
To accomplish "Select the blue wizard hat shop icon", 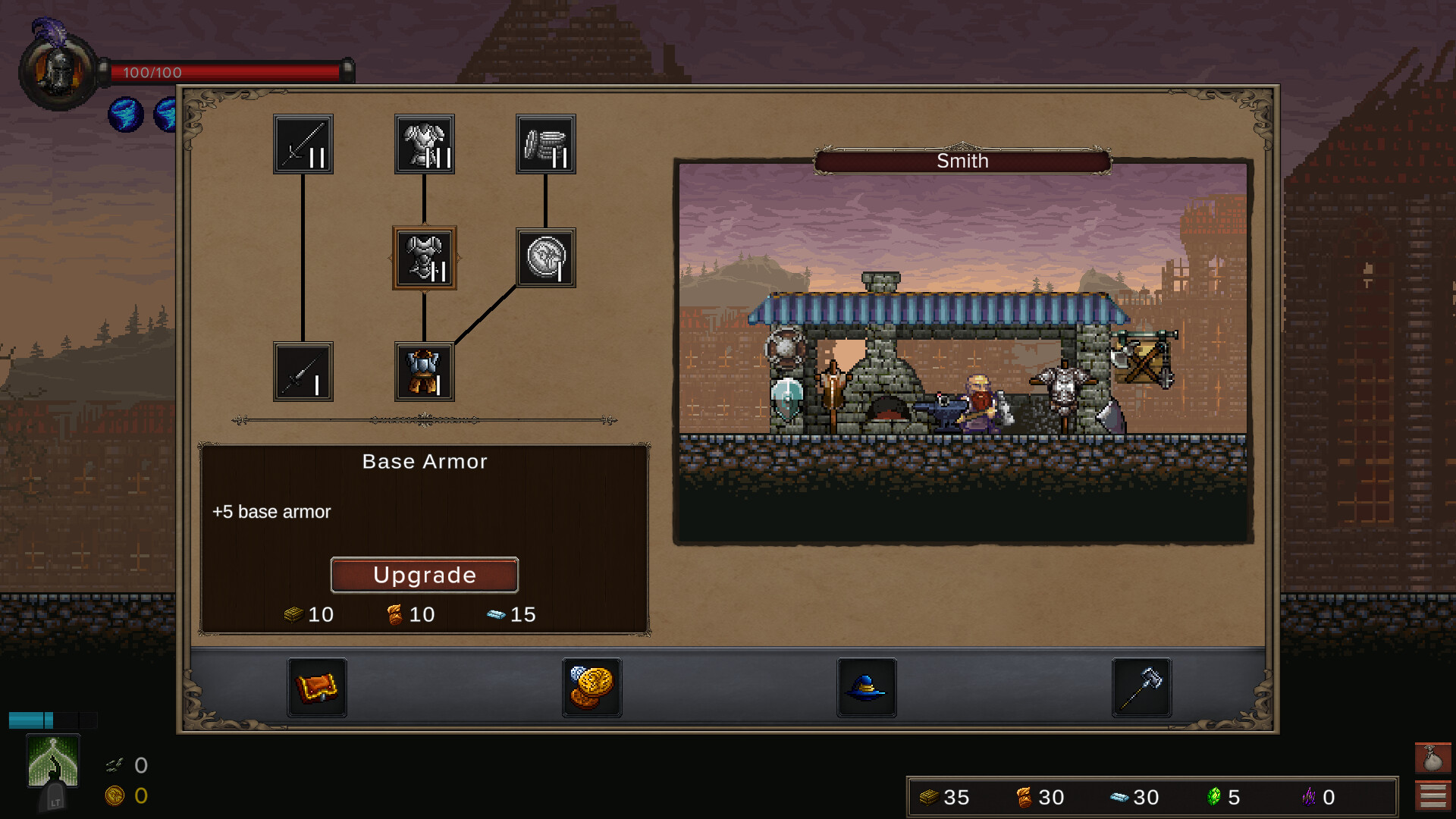I will pyautogui.click(x=867, y=687).
